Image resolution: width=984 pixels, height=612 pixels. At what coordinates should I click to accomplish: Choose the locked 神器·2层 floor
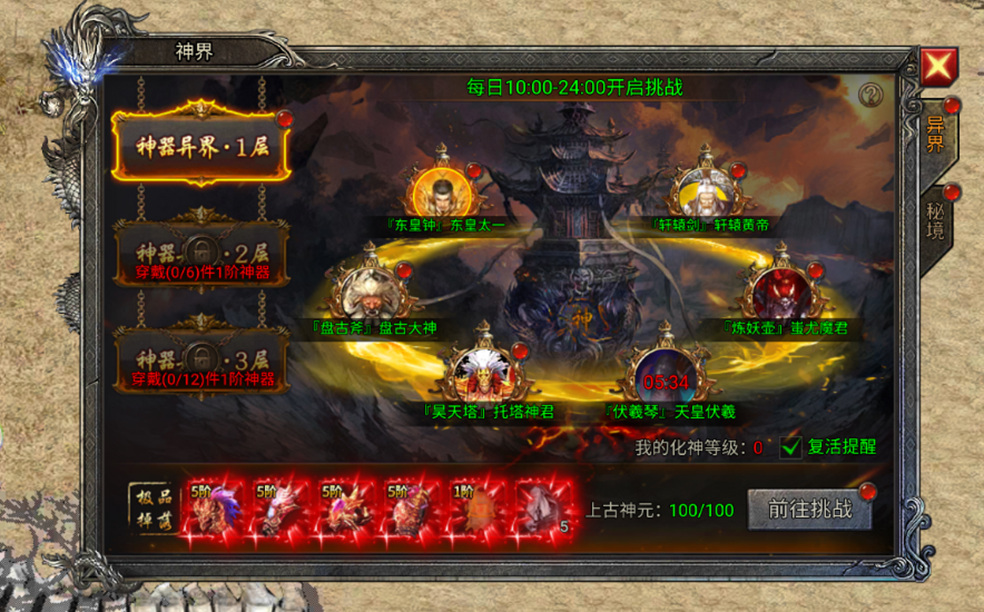201,250
